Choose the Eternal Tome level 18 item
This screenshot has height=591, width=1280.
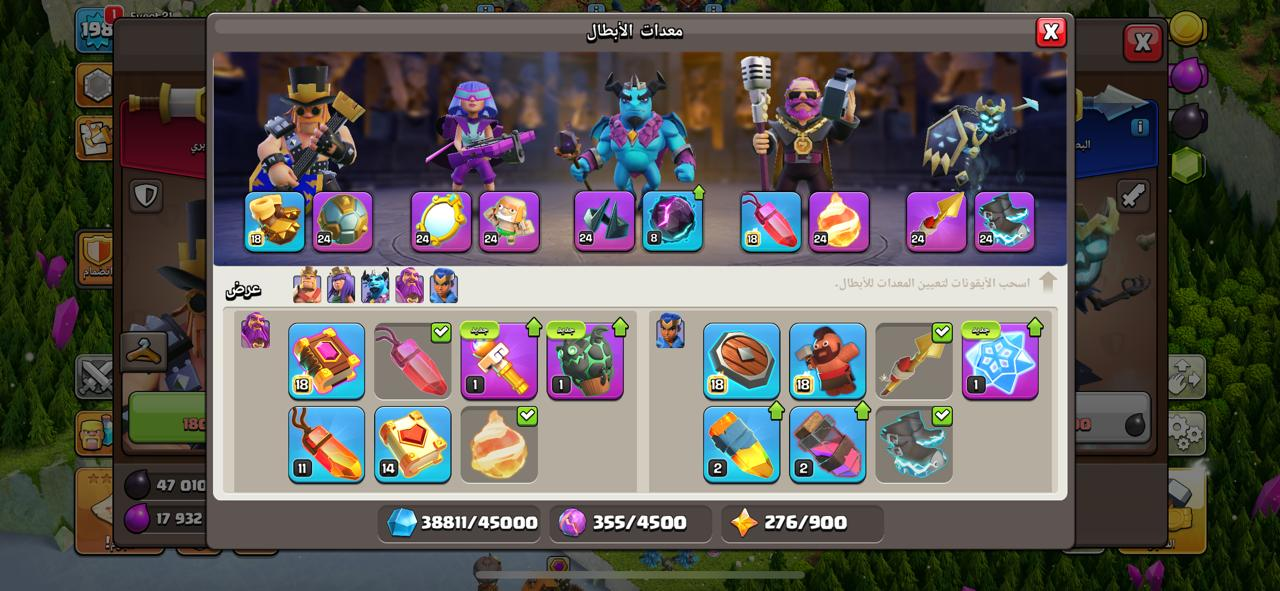(326, 361)
